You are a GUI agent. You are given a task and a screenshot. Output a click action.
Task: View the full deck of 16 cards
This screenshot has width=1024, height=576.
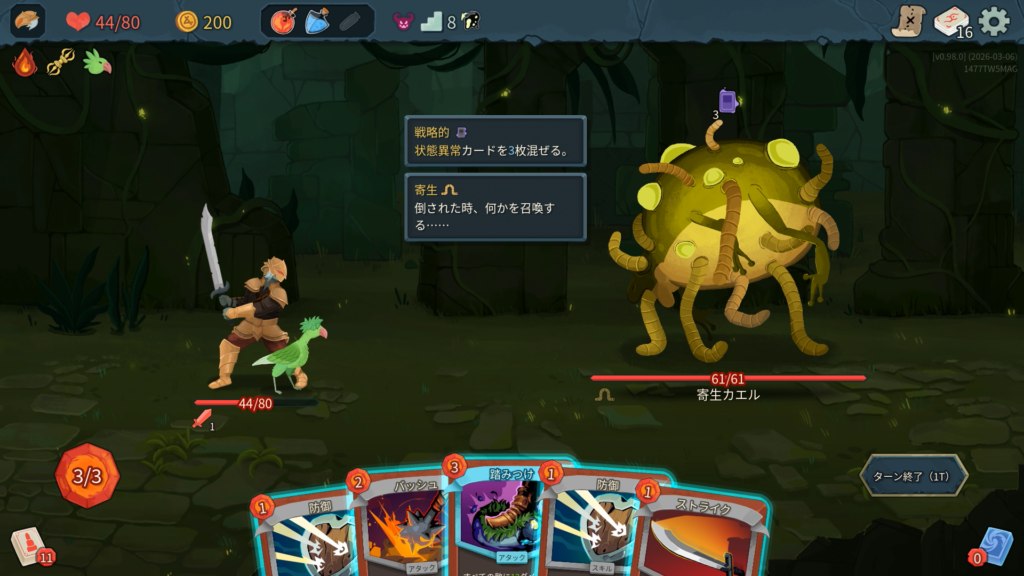951,21
